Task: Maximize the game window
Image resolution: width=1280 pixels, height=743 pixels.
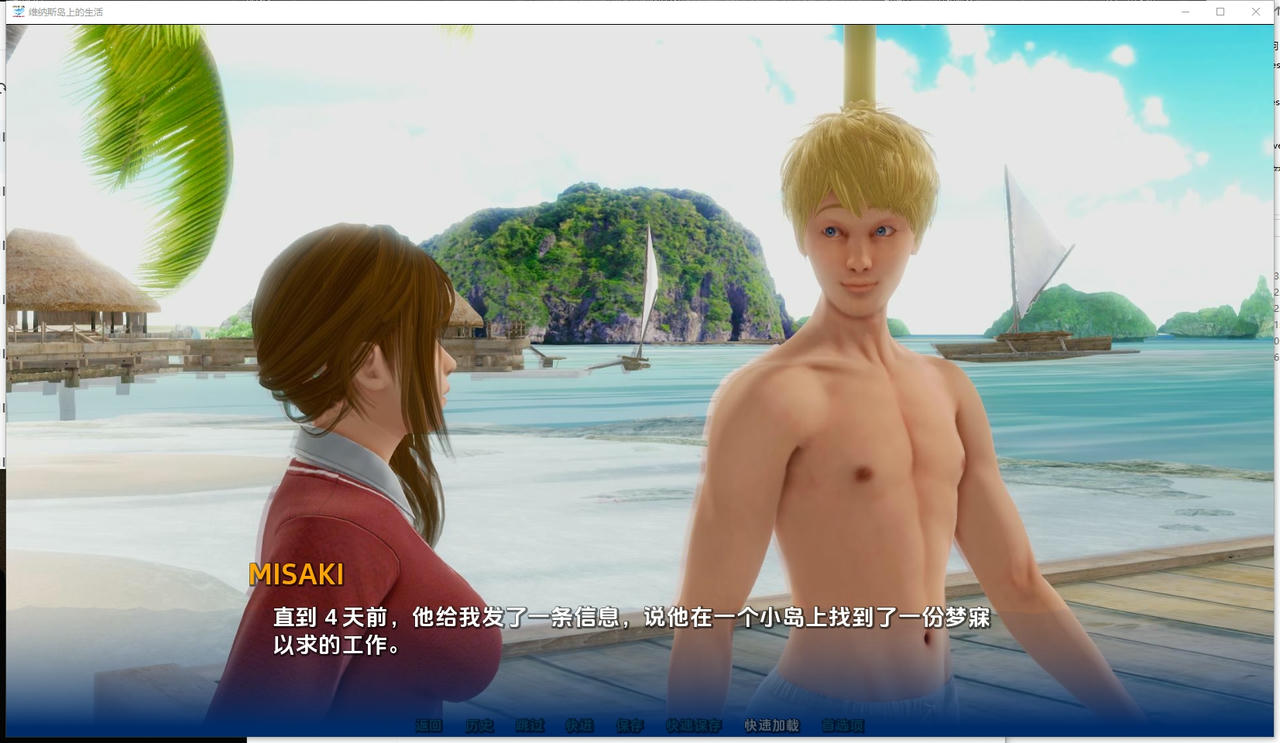Action: click(x=1218, y=11)
